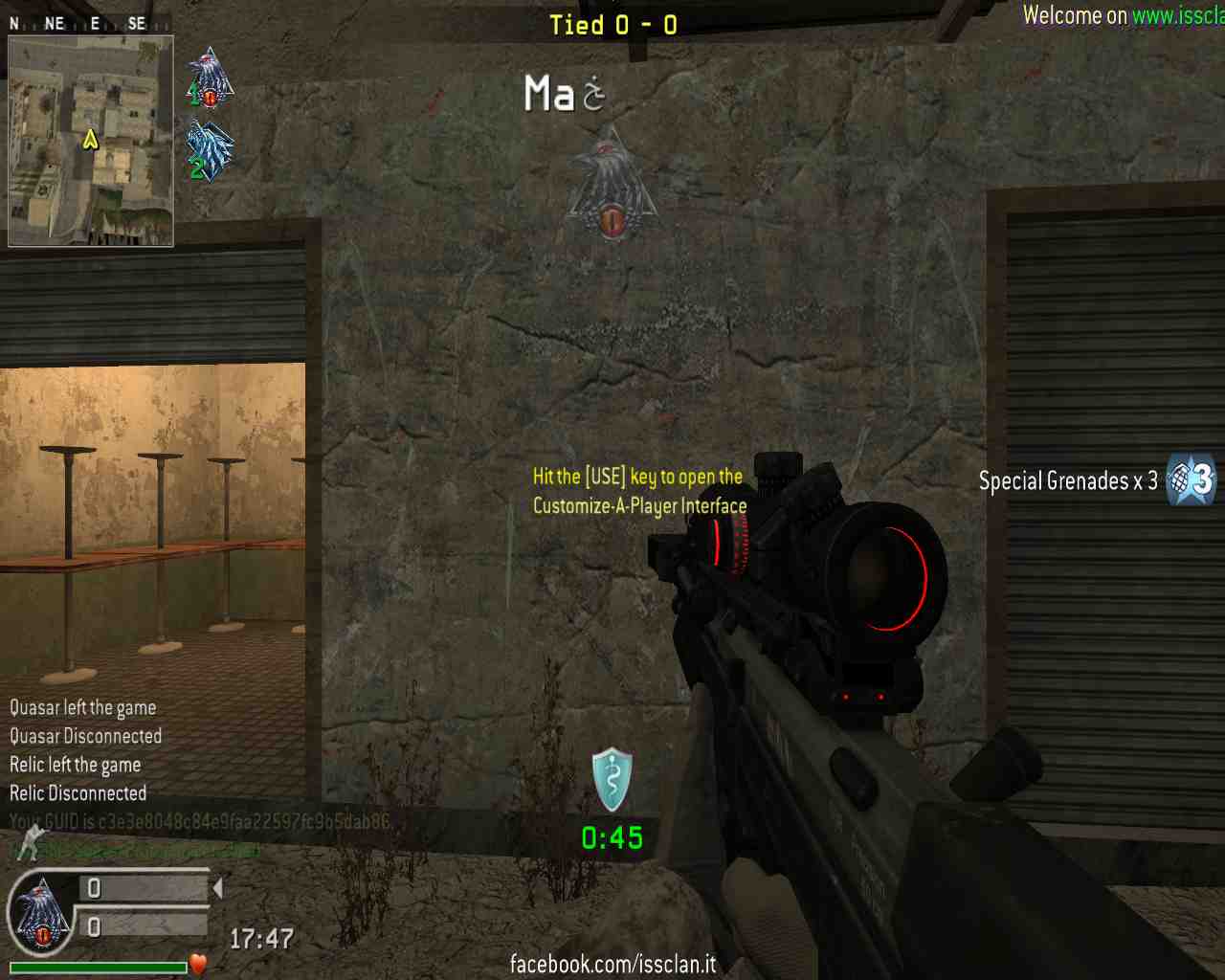Select the red eagle team icon numbered 1
1225x980 pixels.
tap(210, 78)
